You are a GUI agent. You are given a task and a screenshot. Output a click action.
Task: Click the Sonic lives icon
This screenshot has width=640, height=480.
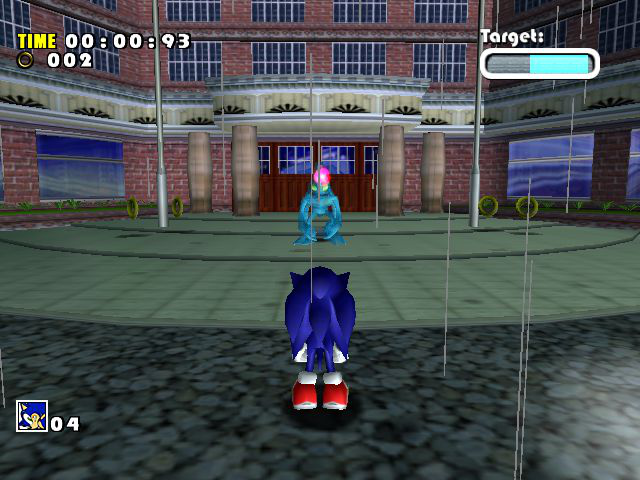(x=31, y=415)
